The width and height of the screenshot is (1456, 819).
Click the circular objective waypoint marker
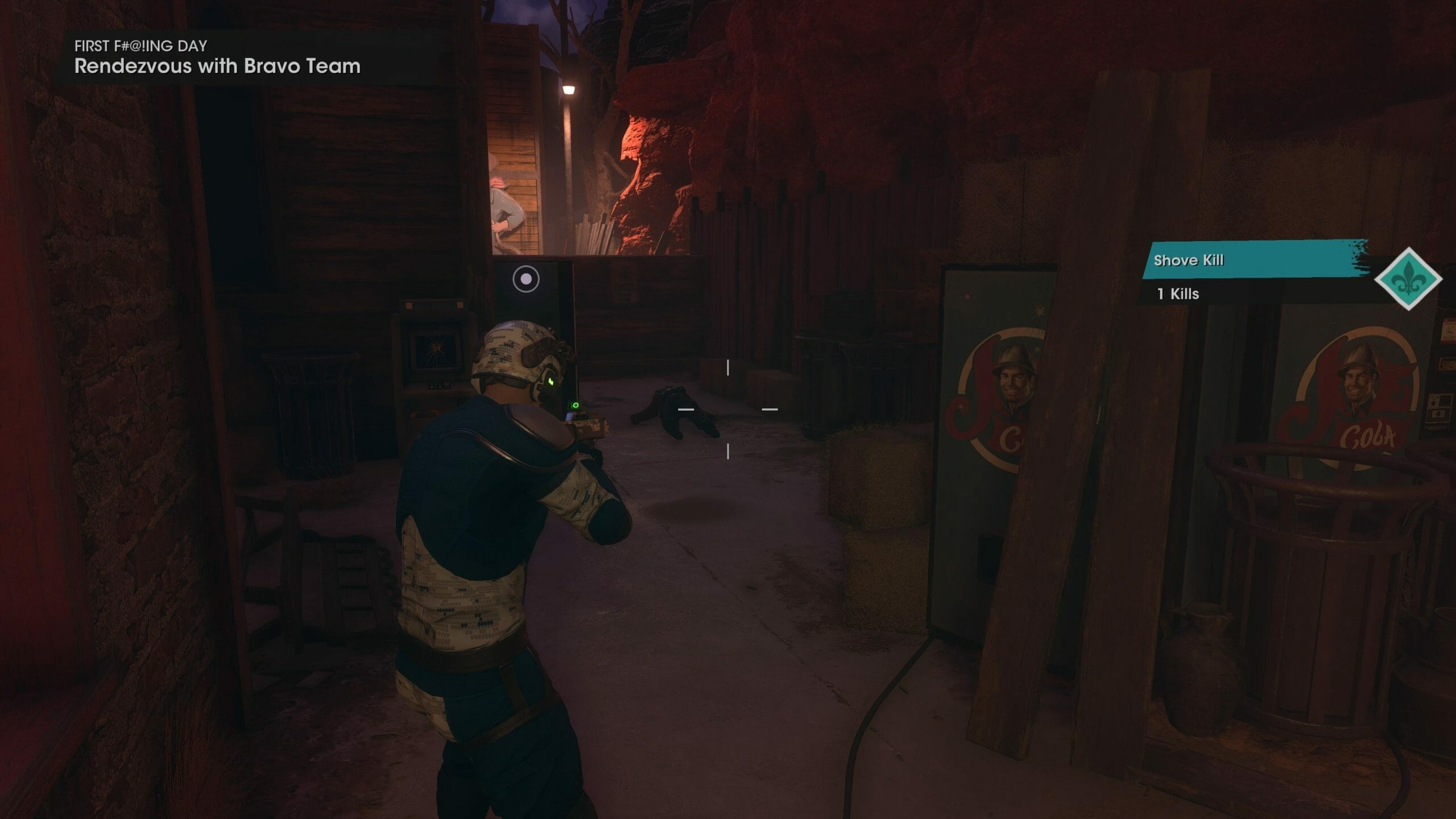(x=526, y=279)
